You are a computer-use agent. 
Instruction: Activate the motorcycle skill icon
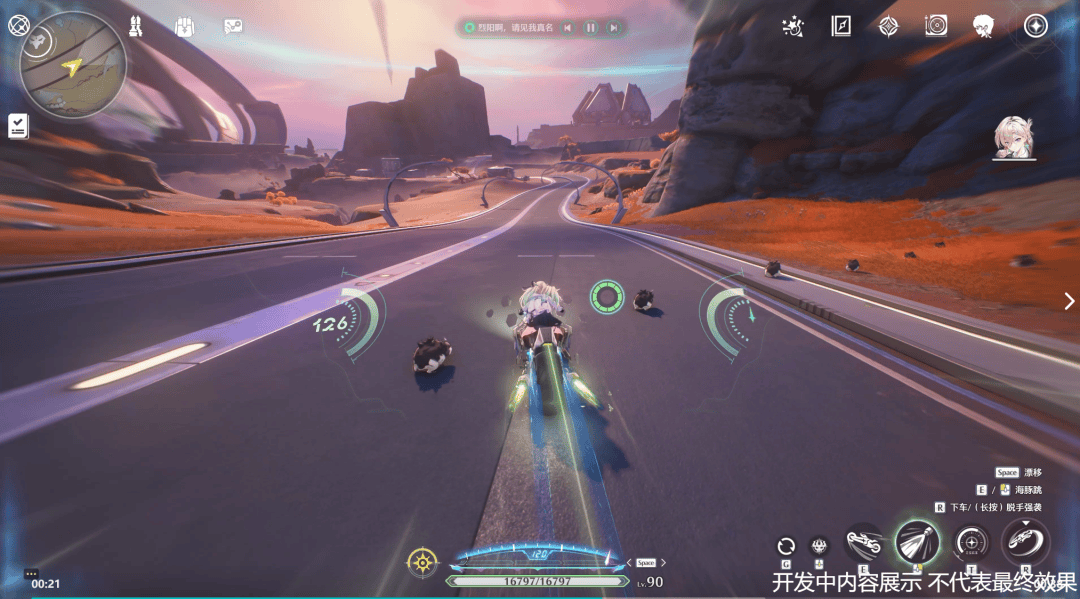[x=863, y=543]
